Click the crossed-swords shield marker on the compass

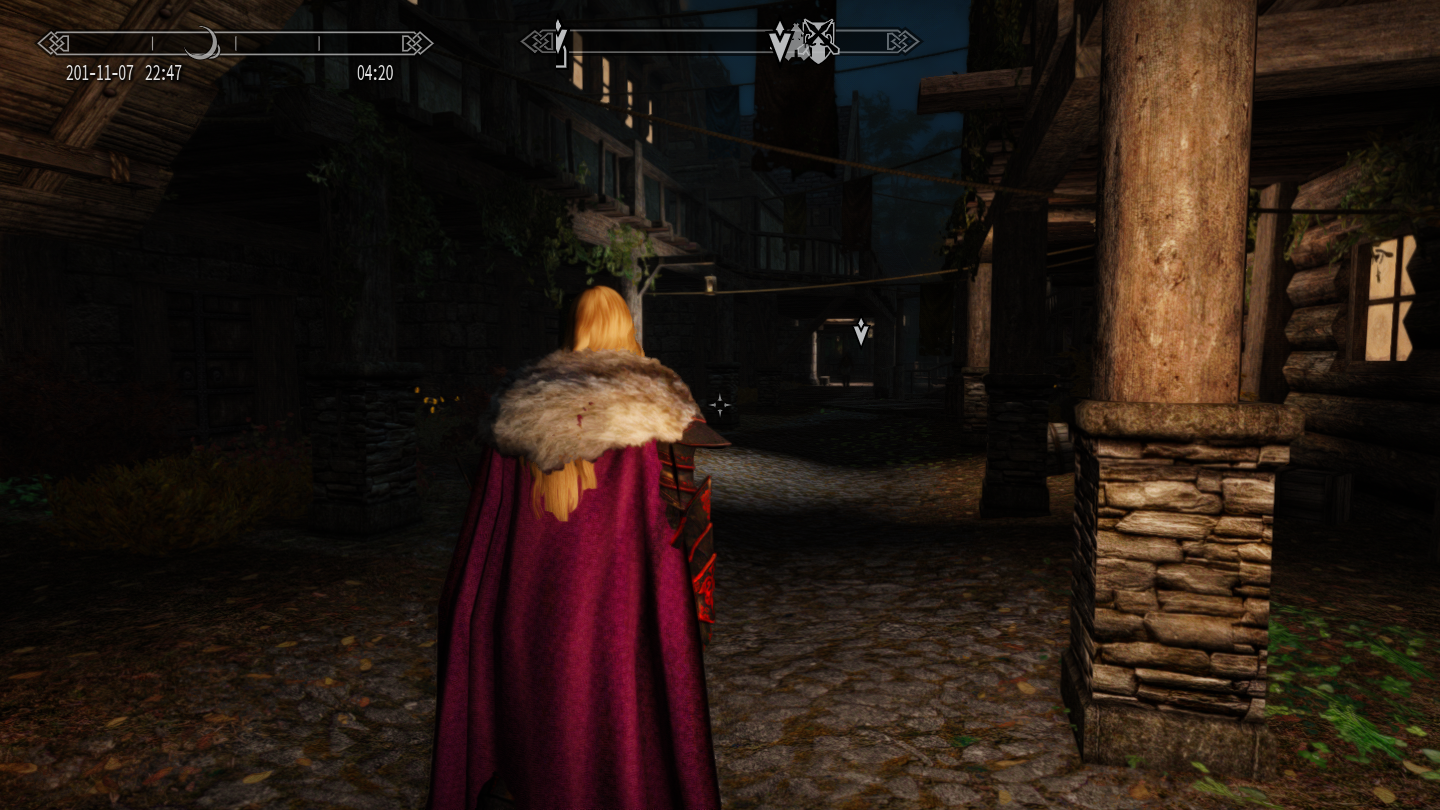click(819, 43)
